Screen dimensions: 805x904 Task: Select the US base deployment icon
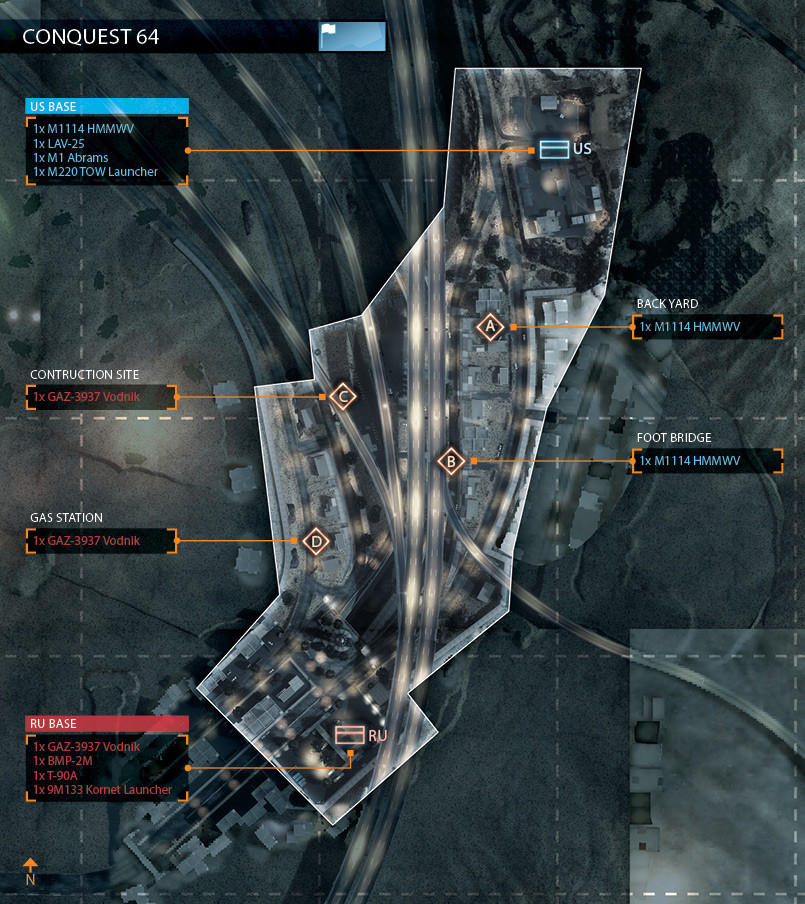(553, 149)
